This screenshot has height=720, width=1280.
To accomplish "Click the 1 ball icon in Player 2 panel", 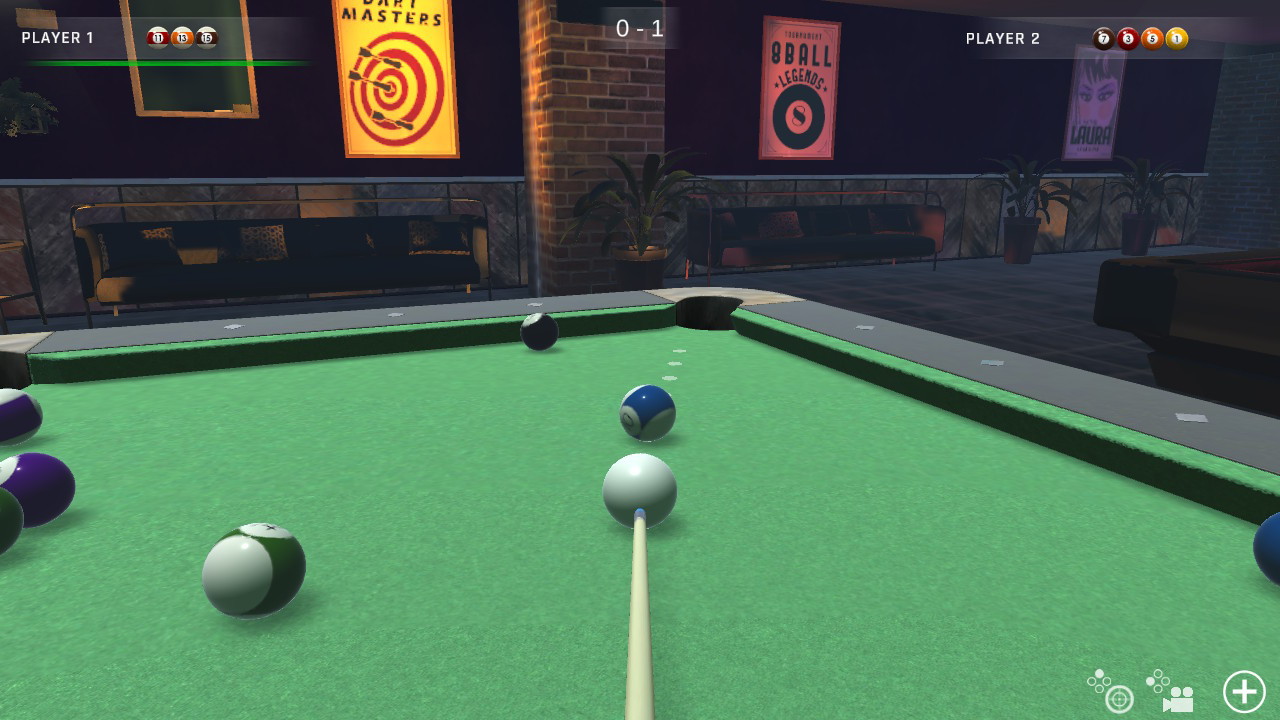I will coord(1178,38).
